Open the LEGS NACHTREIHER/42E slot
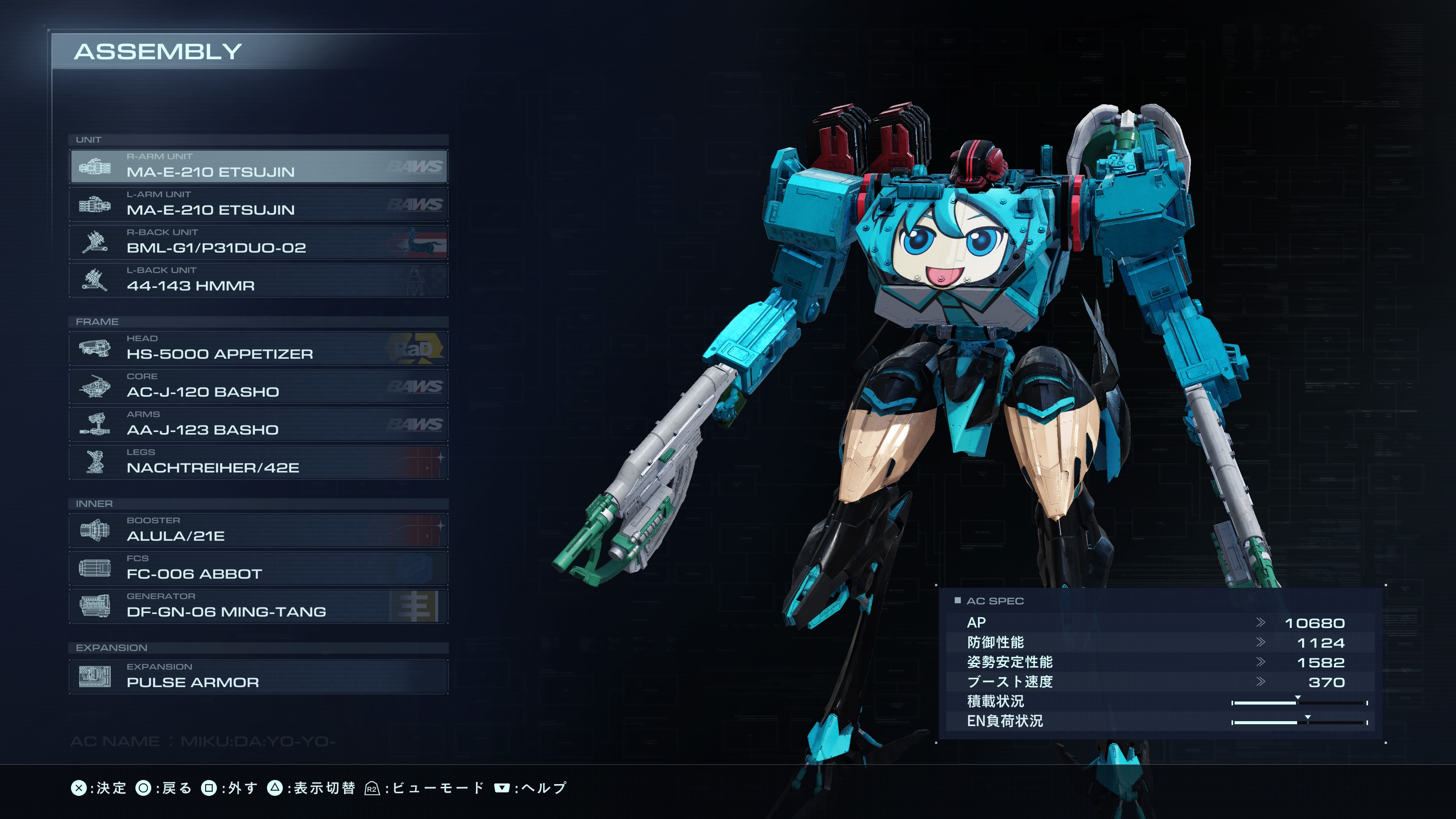 click(259, 462)
